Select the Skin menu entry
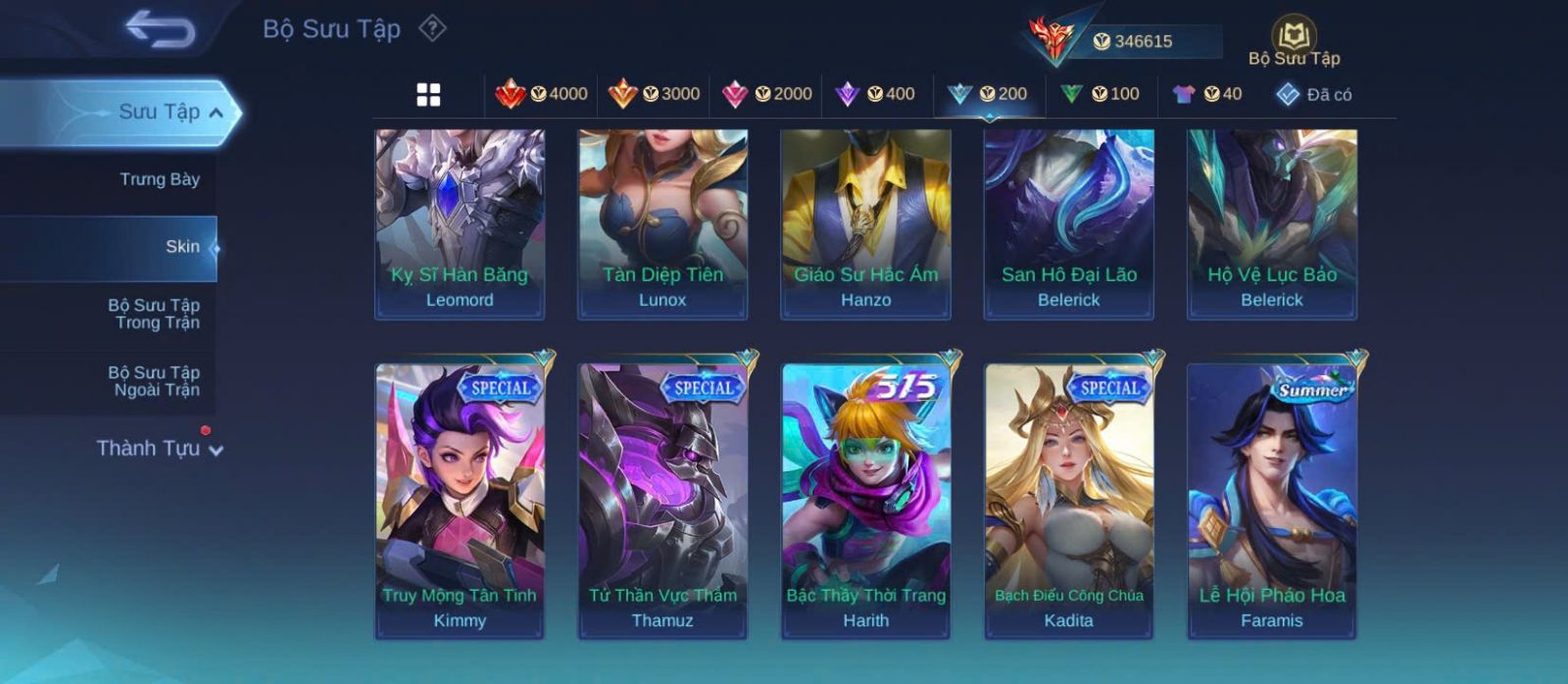Screen dimensions: 1568x684 click(x=182, y=247)
